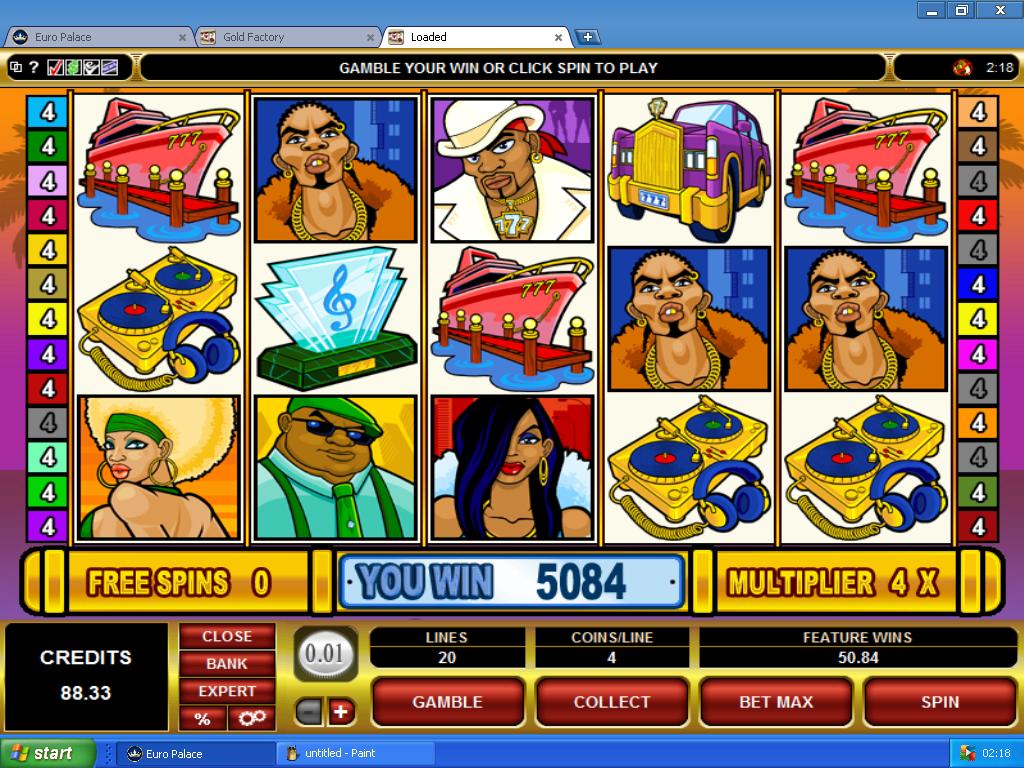This screenshot has width=1024, height=768.
Task: Click the red CLOSE button
Action: 227,636
